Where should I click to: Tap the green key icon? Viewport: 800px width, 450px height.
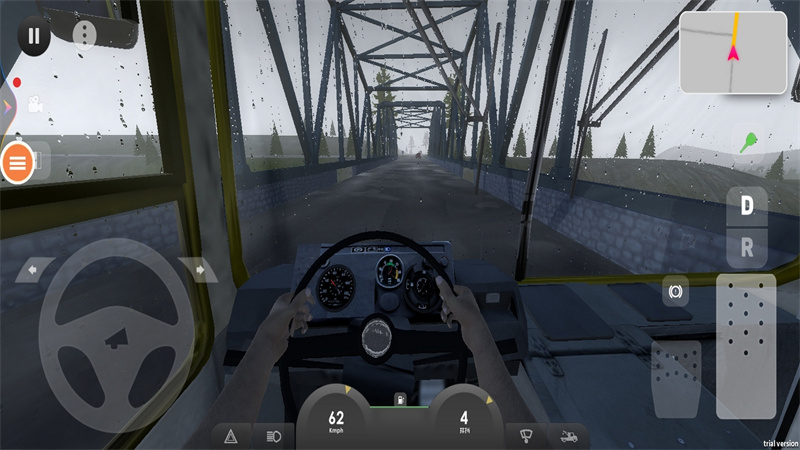[747, 142]
